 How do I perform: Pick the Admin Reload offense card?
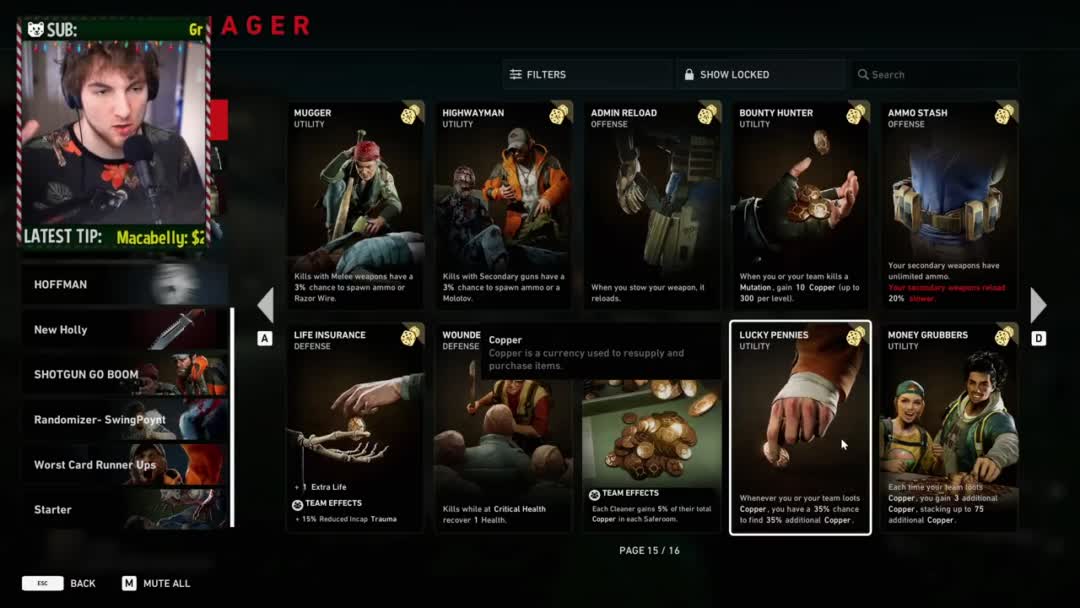coord(652,205)
